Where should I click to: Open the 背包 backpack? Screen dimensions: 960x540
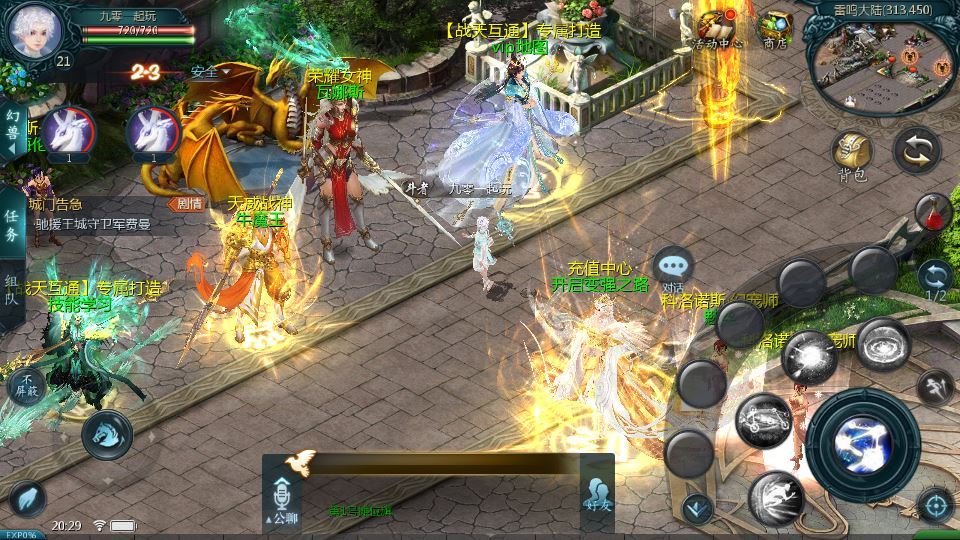point(853,154)
